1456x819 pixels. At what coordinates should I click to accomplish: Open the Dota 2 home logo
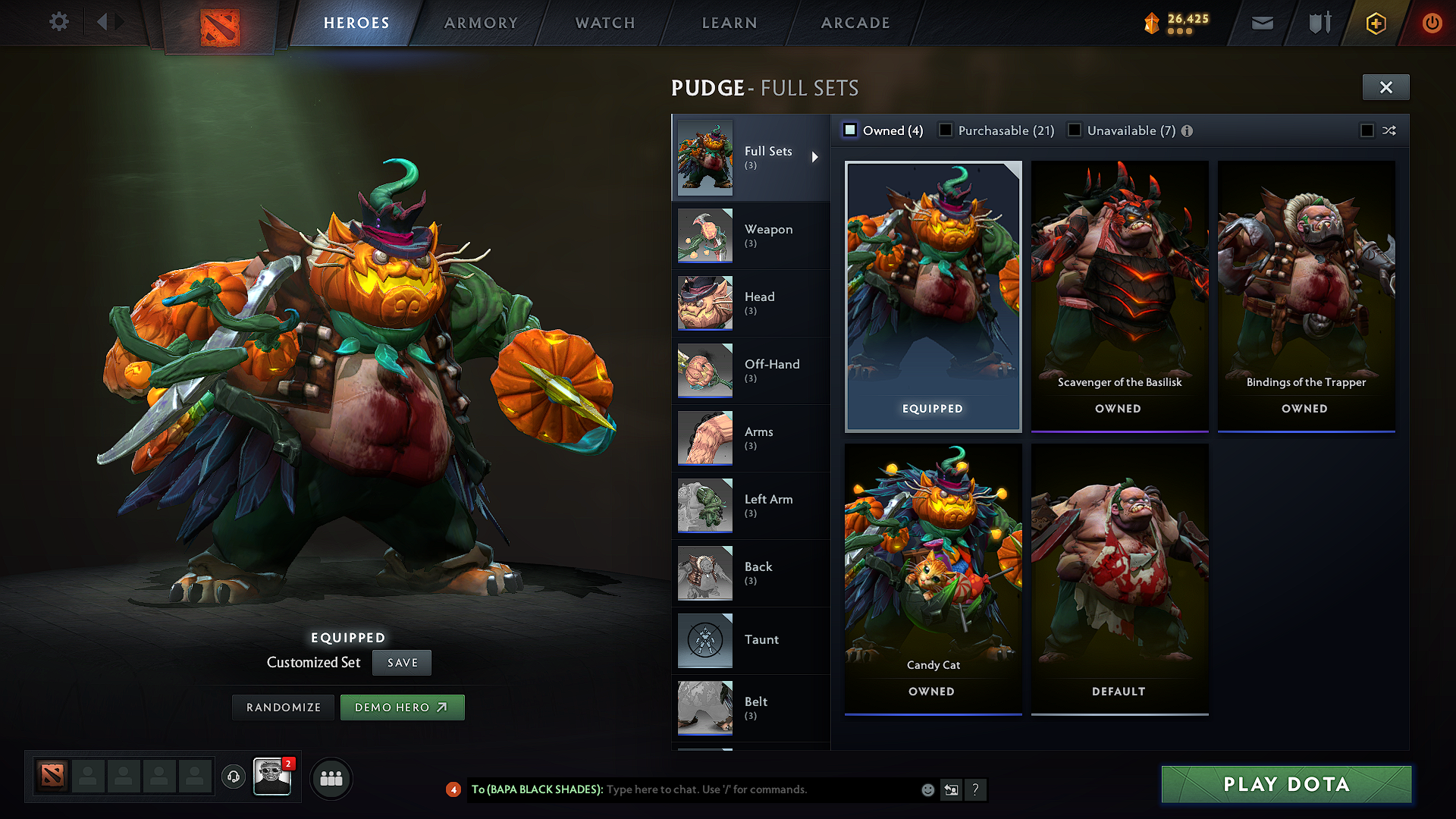point(220,23)
